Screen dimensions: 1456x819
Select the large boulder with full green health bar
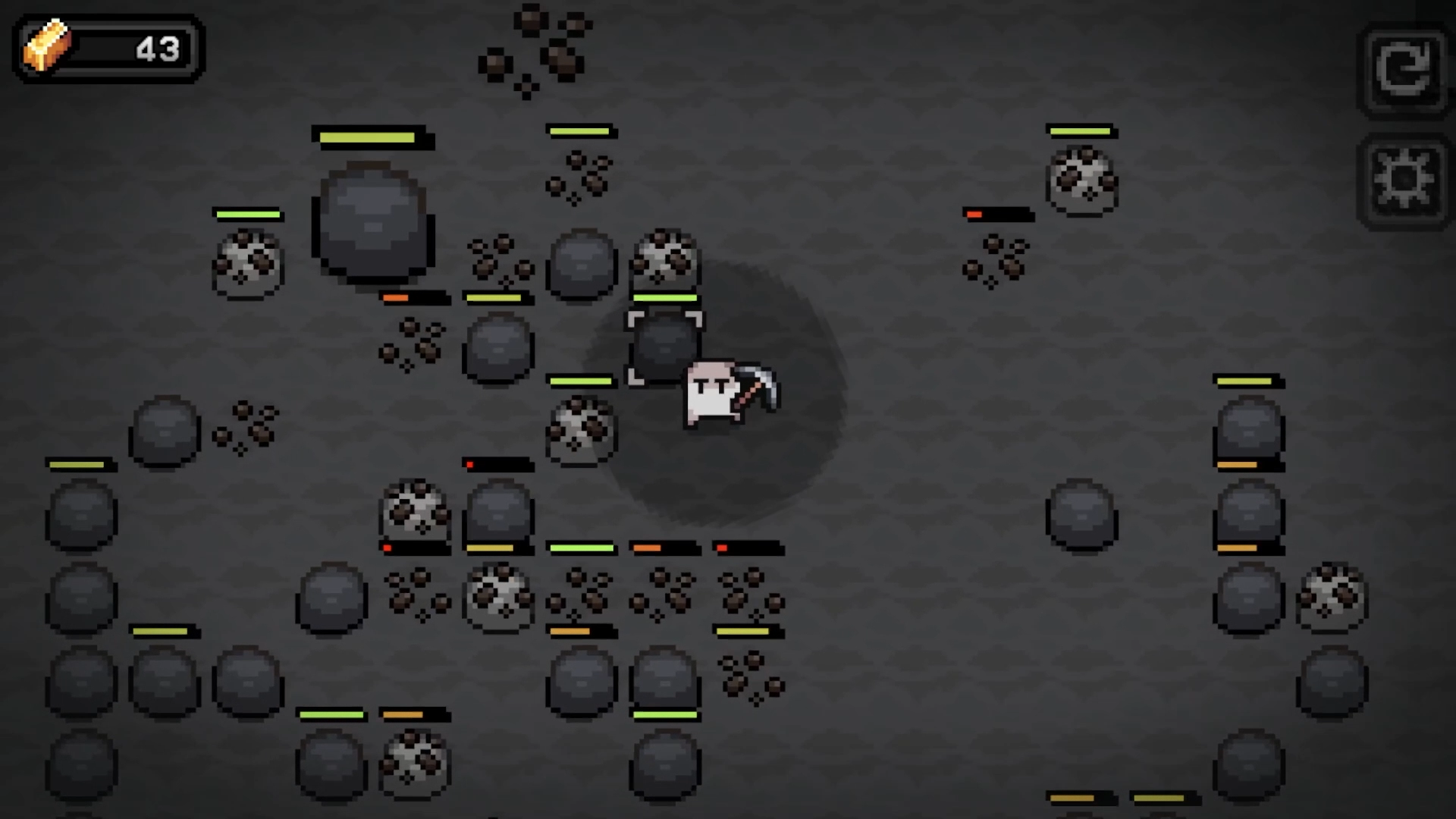click(x=373, y=220)
